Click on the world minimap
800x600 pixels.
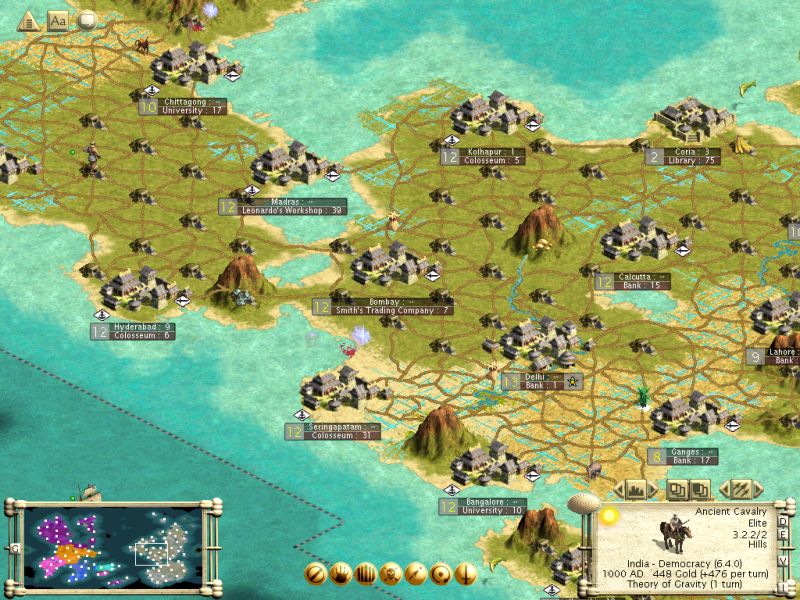[110, 545]
